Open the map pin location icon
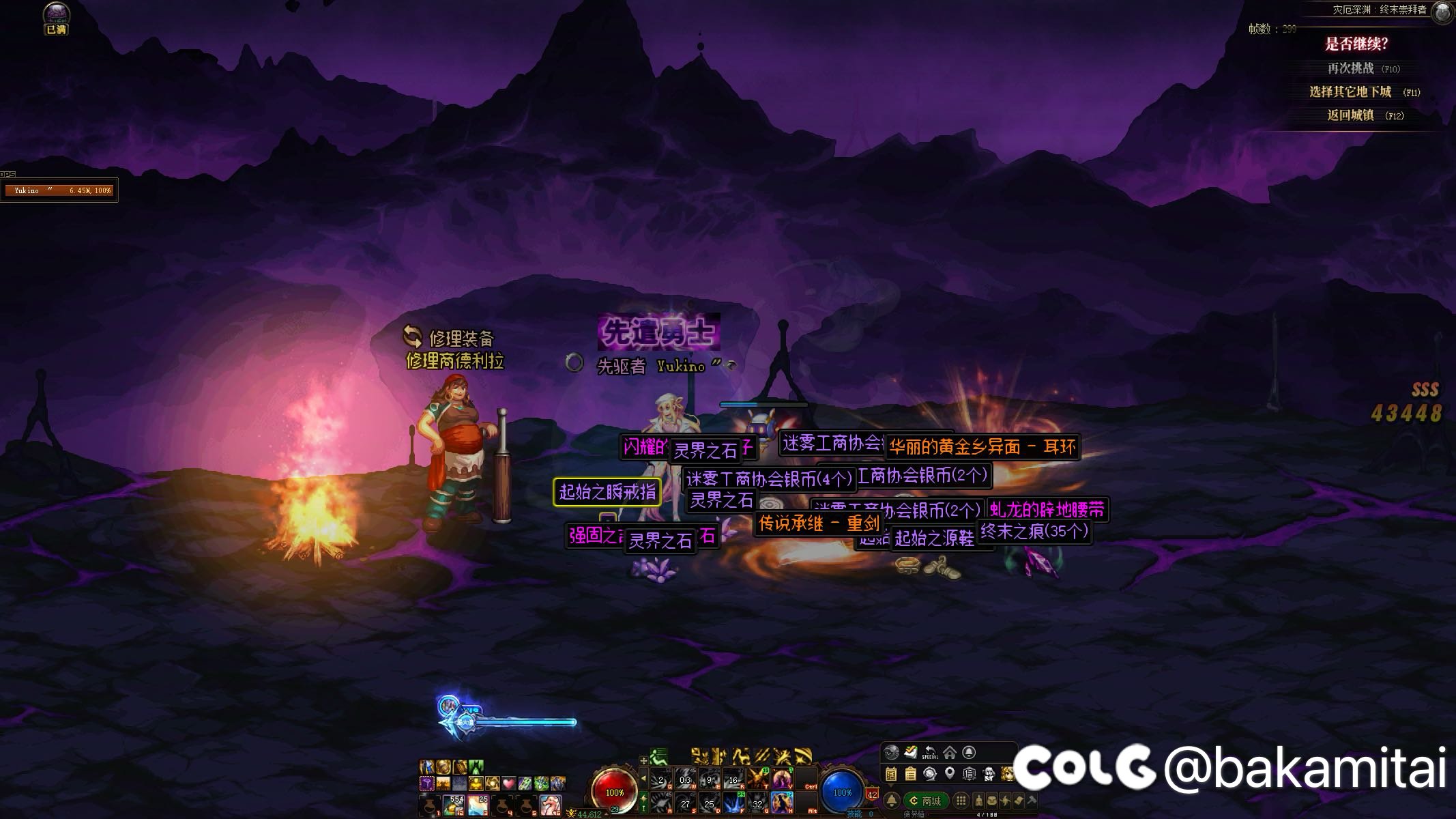 (949, 773)
